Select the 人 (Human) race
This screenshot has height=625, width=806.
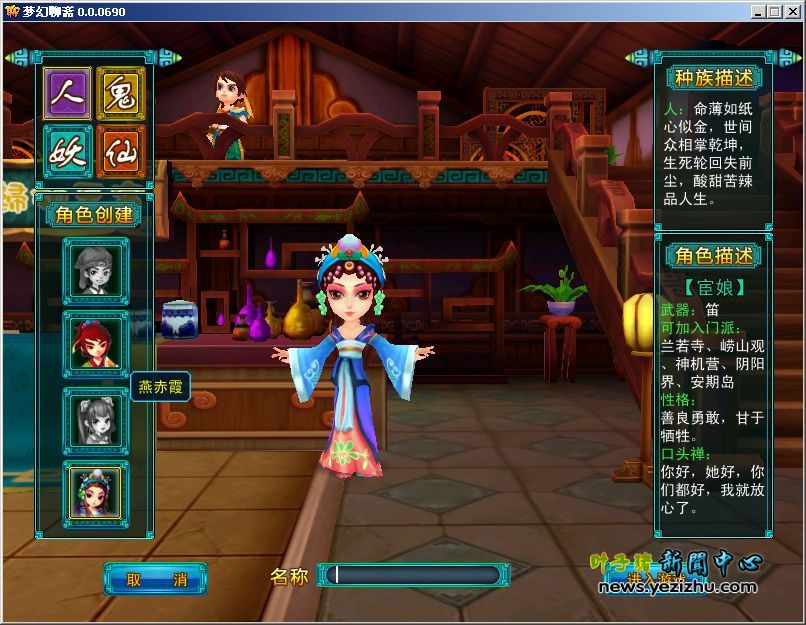[67, 94]
